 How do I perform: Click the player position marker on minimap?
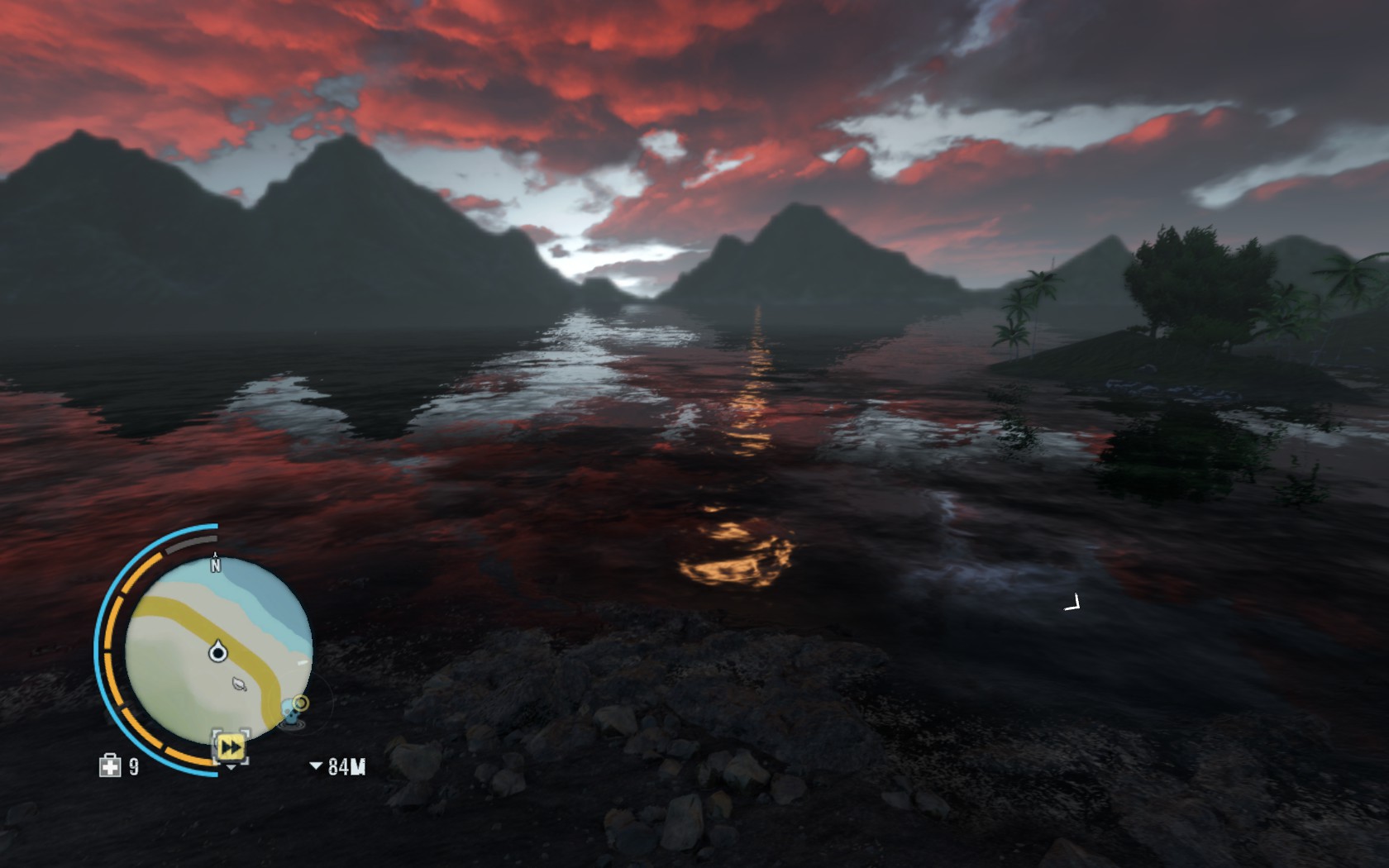[x=218, y=653]
